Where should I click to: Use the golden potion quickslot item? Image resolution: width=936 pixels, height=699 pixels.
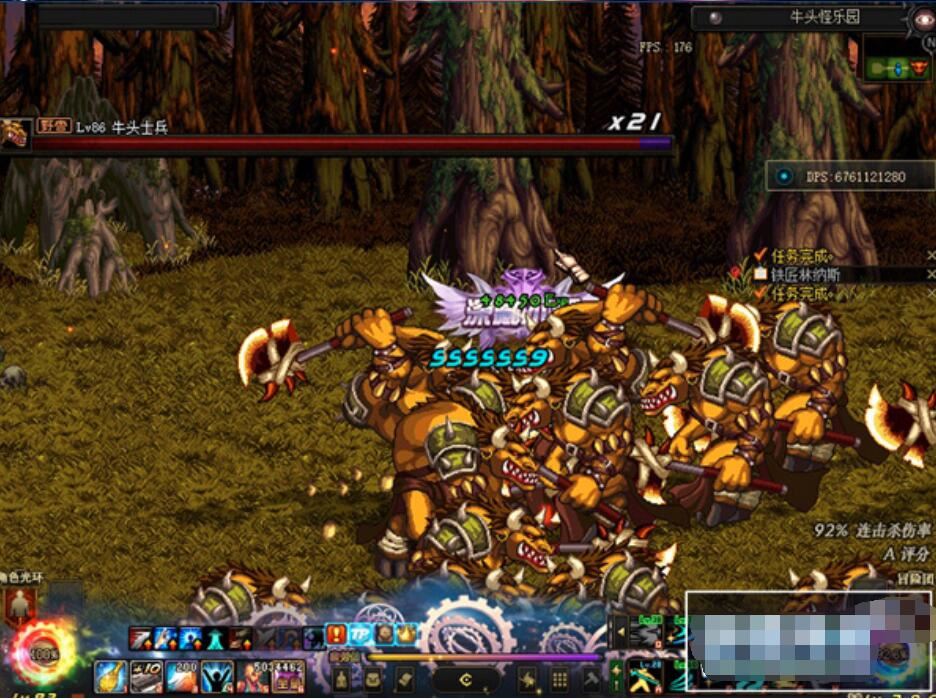110,676
